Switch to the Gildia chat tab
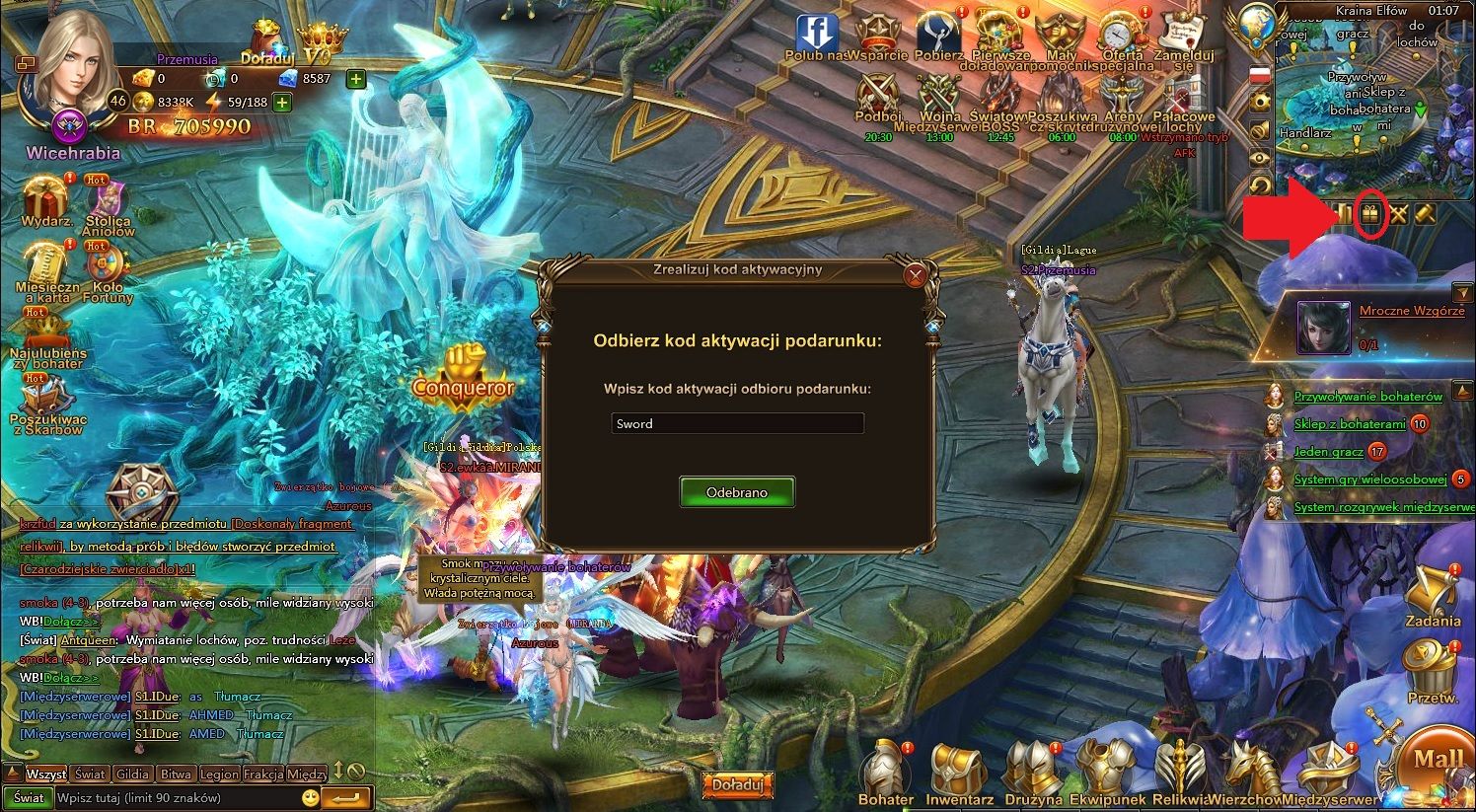 point(131,774)
